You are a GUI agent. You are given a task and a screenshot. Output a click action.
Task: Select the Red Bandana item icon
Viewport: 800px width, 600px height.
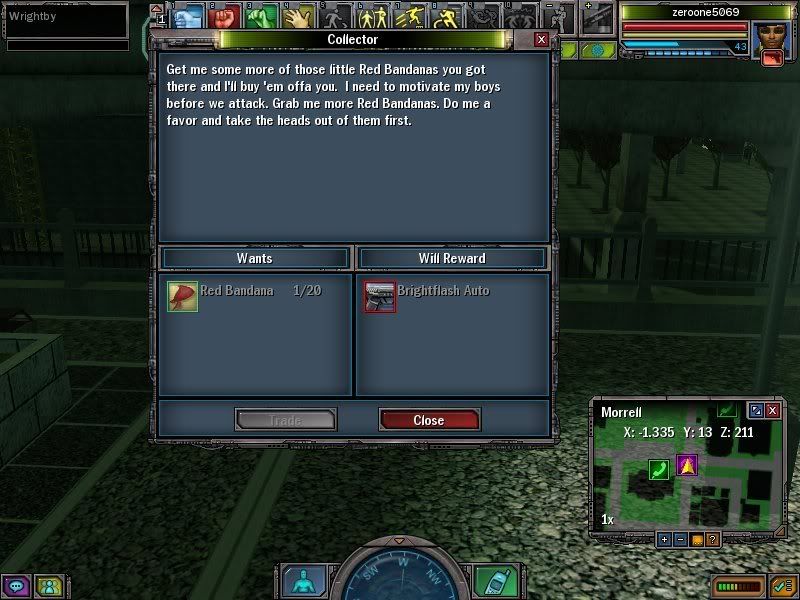[182, 296]
